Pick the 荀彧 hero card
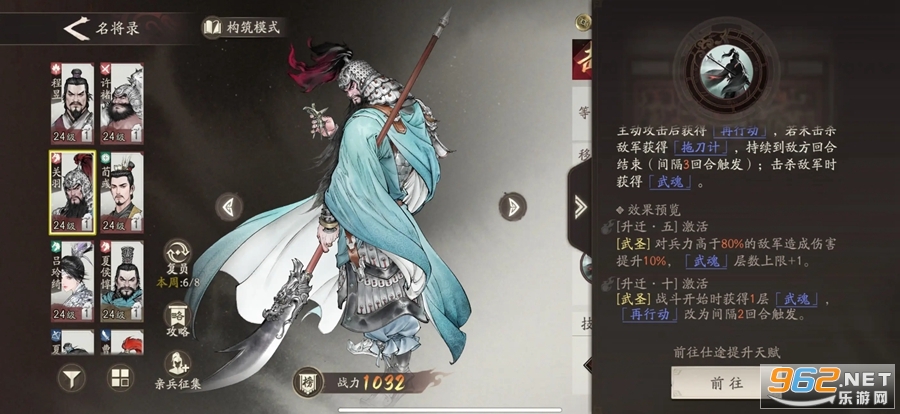This screenshot has width=900, height=414. [x=121, y=191]
